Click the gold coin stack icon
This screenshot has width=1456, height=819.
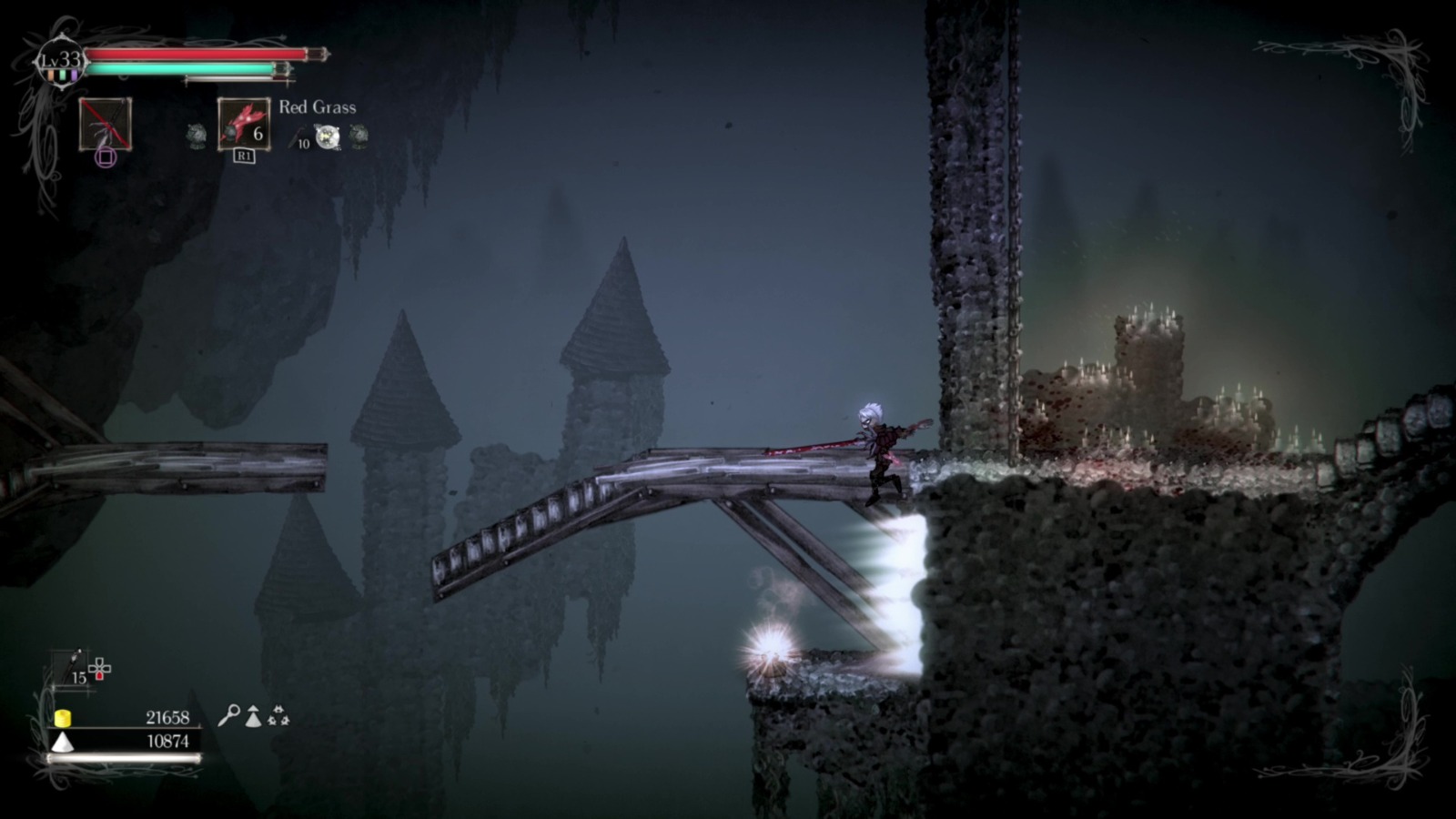[63, 719]
